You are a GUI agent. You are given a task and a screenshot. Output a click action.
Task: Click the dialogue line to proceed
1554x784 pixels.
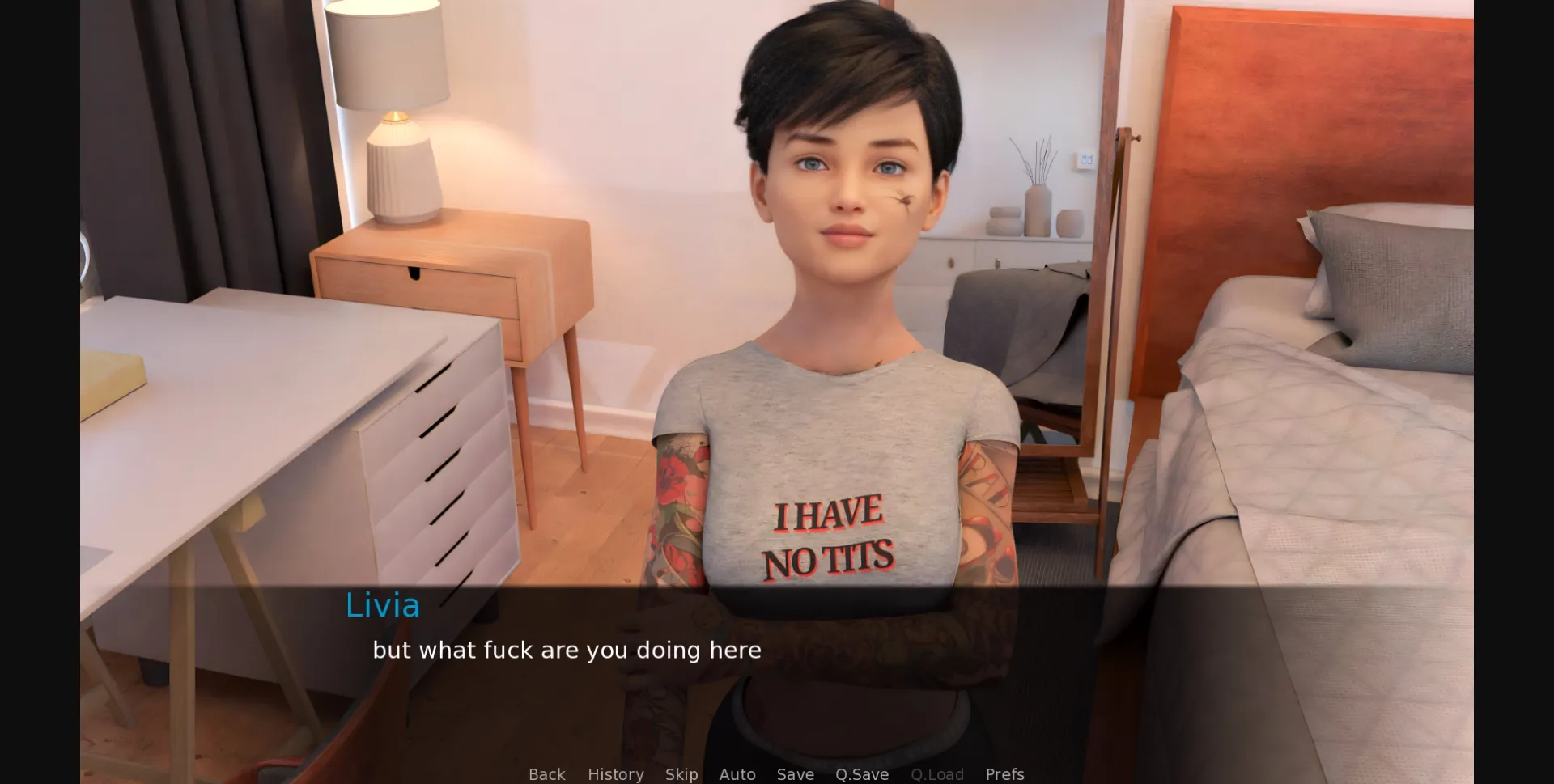tap(567, 650)
